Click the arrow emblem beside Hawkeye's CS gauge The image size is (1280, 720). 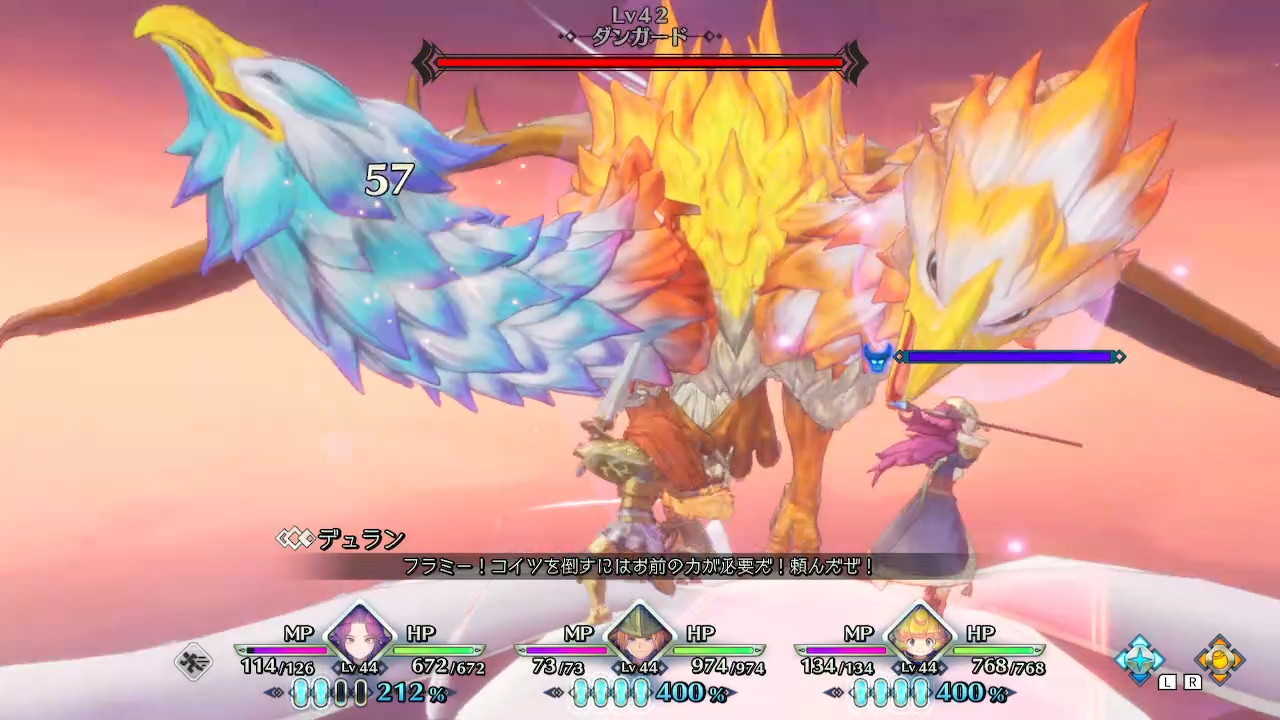pyautogui.click(x=272, y=692)
